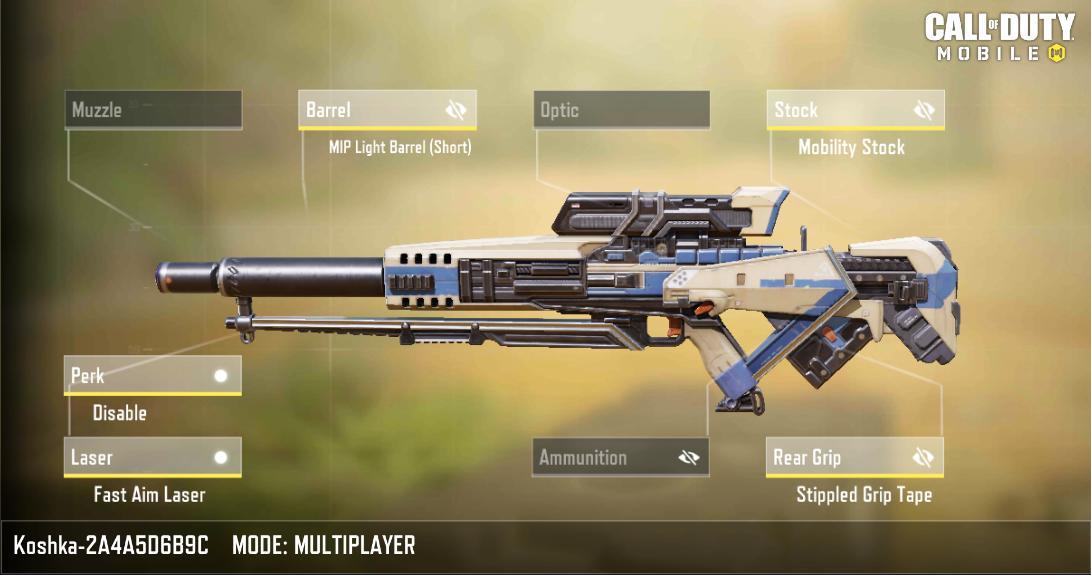Open the Laser attachment slot
The width and height of the screenshot is (1091, 575).
click(x=140, y=458)
